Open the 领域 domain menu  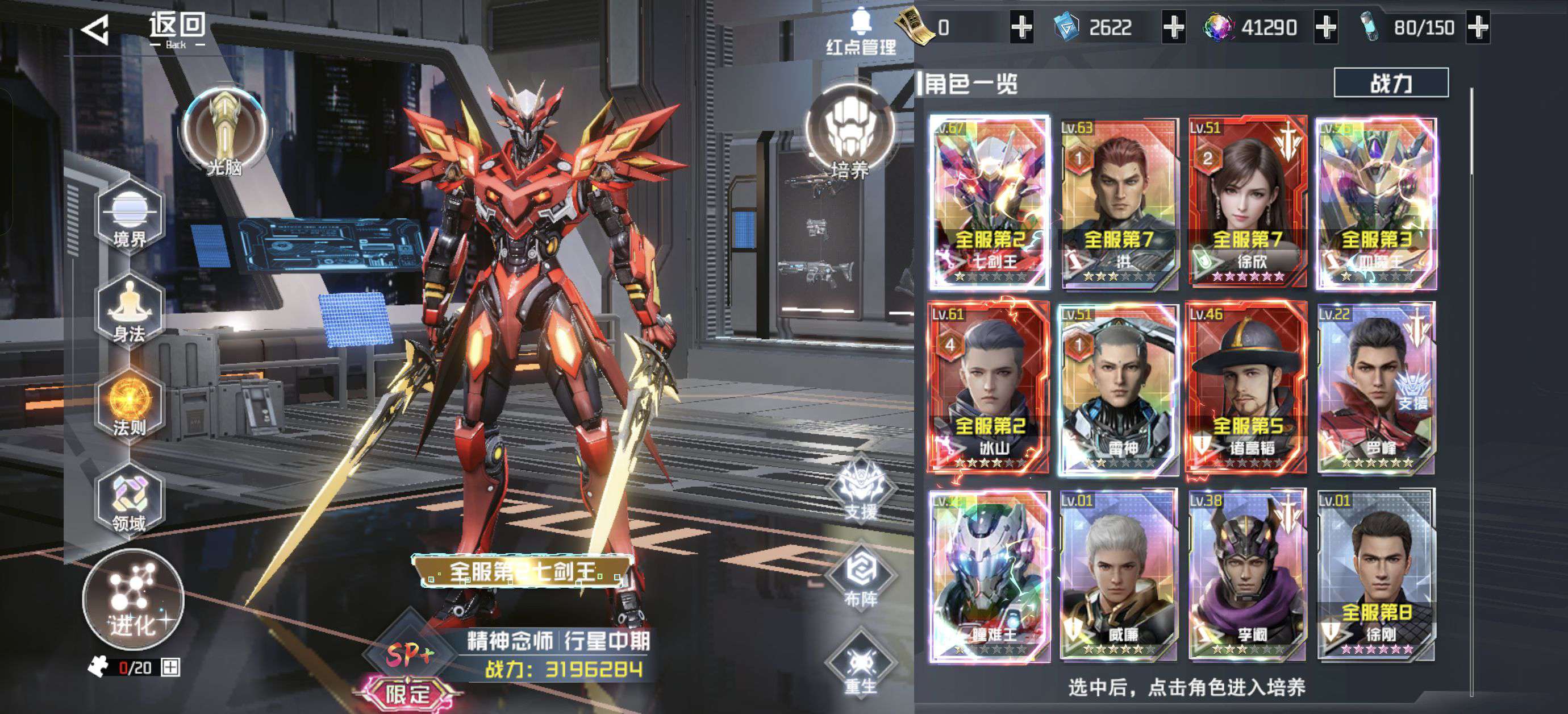[130, 501]
